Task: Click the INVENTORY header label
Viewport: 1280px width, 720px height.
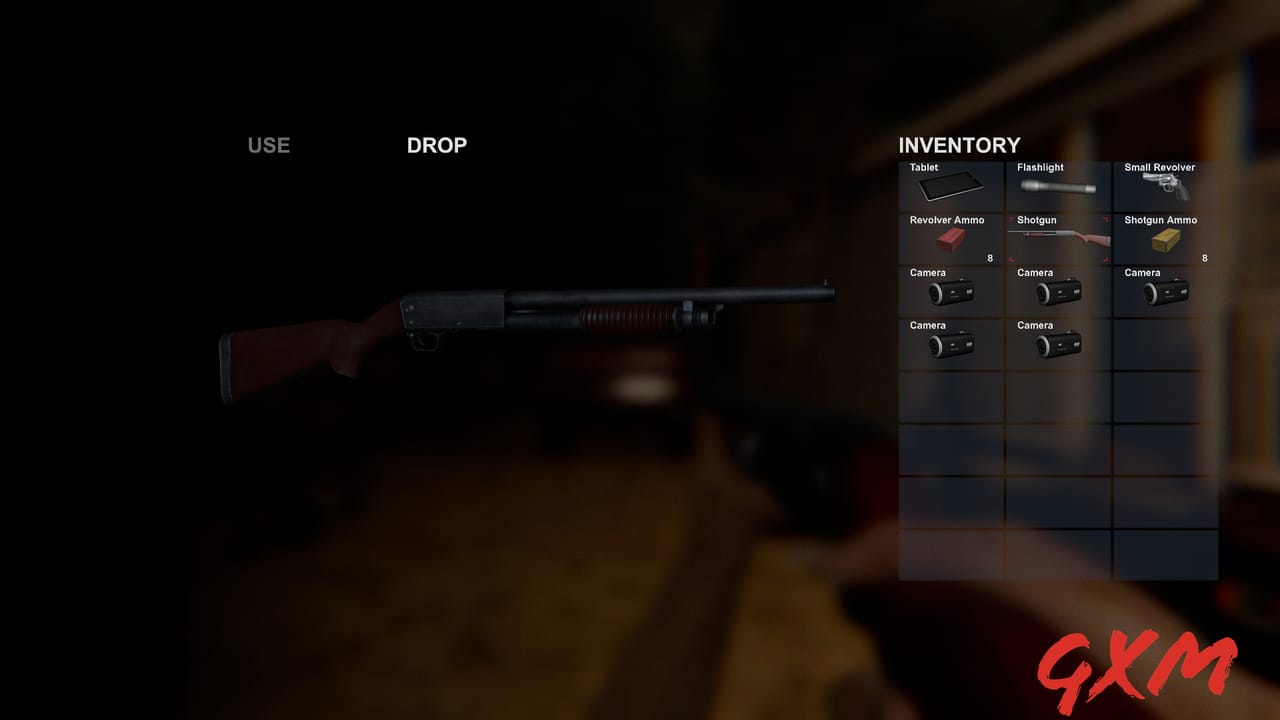Action: point(959,145)
